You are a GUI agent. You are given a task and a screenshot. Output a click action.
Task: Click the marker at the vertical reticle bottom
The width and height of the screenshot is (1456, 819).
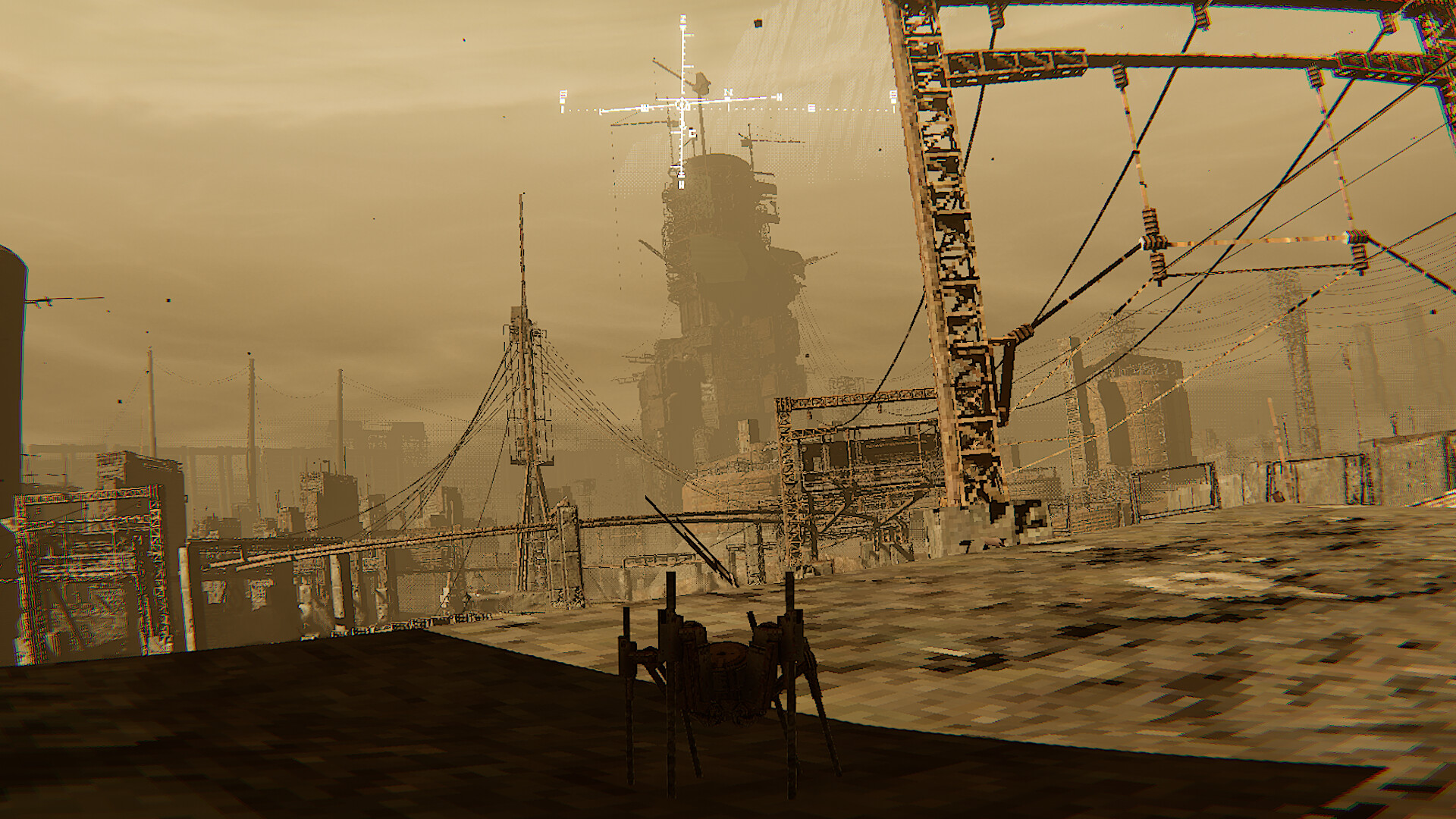pyautogui.click(x=681, y=184)
